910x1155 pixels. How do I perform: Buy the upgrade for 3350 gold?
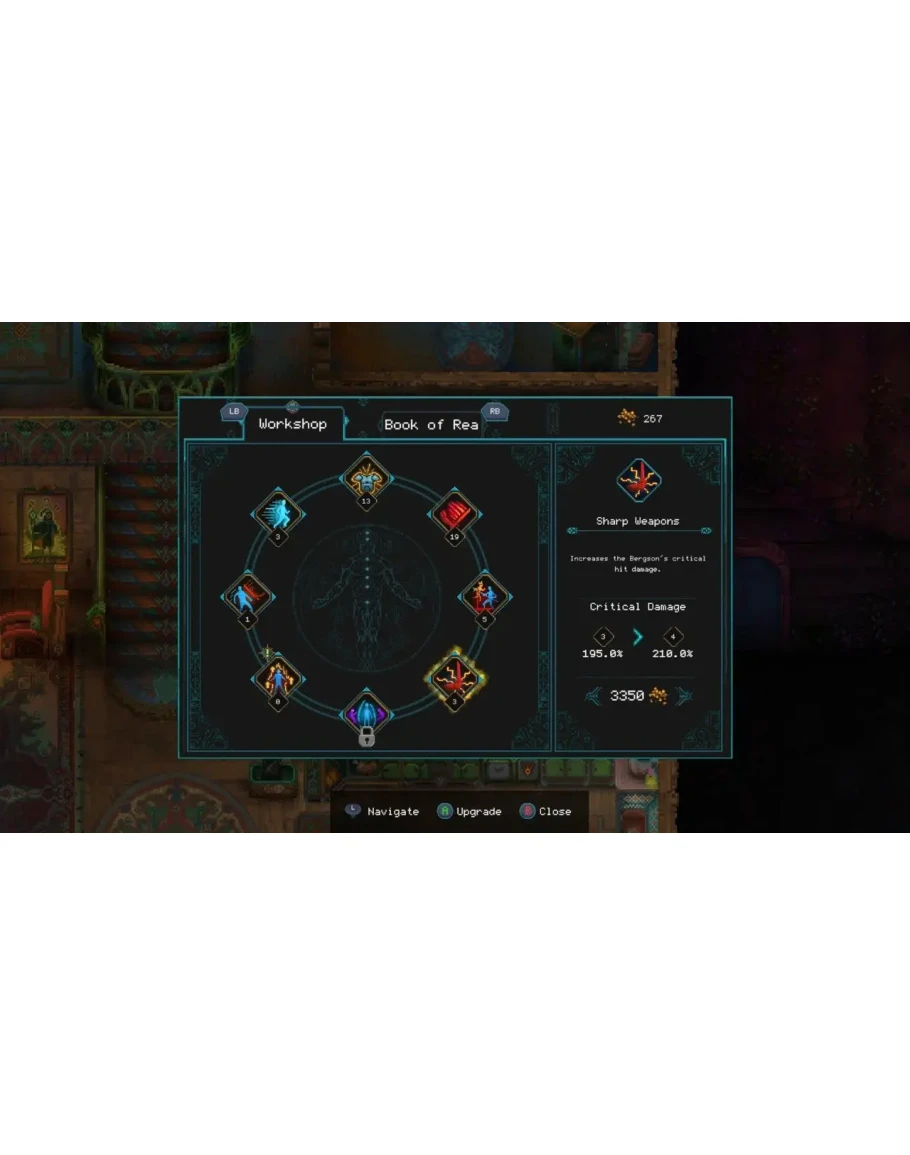pos(637,696)
